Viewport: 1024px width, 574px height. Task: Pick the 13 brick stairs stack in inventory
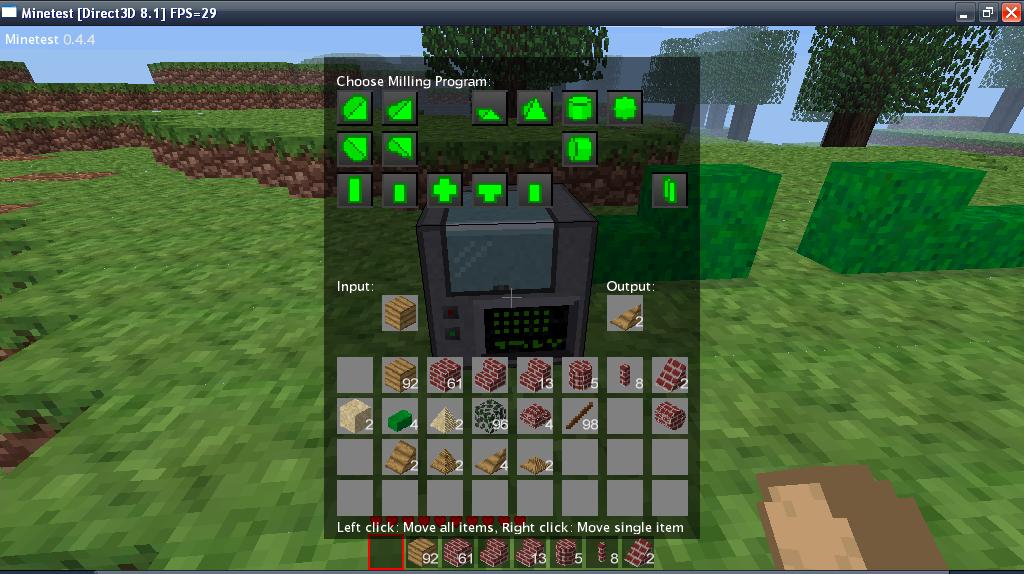[x=535, y=375]
